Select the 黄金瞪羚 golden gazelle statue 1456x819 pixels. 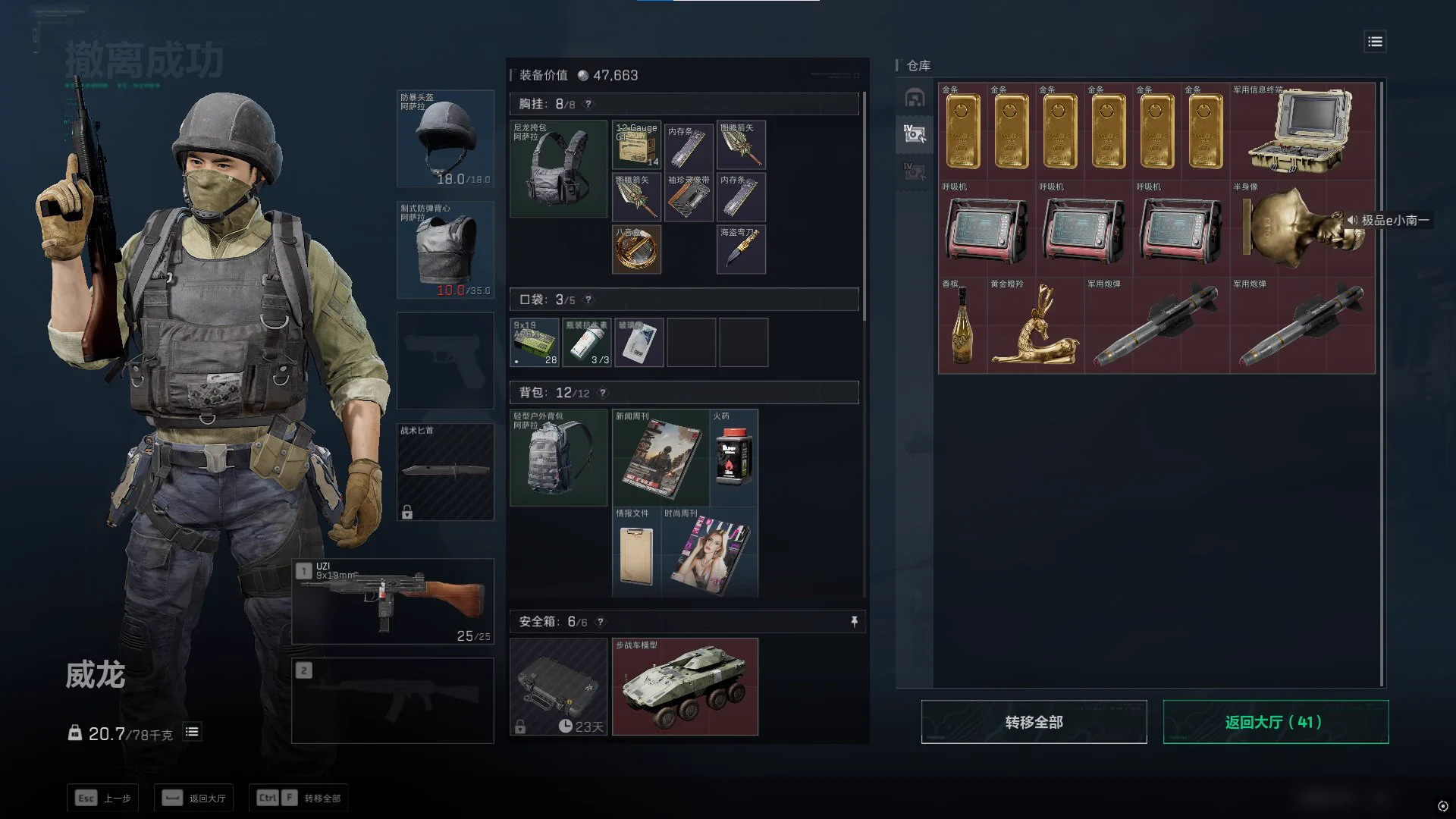point(1034,326)
